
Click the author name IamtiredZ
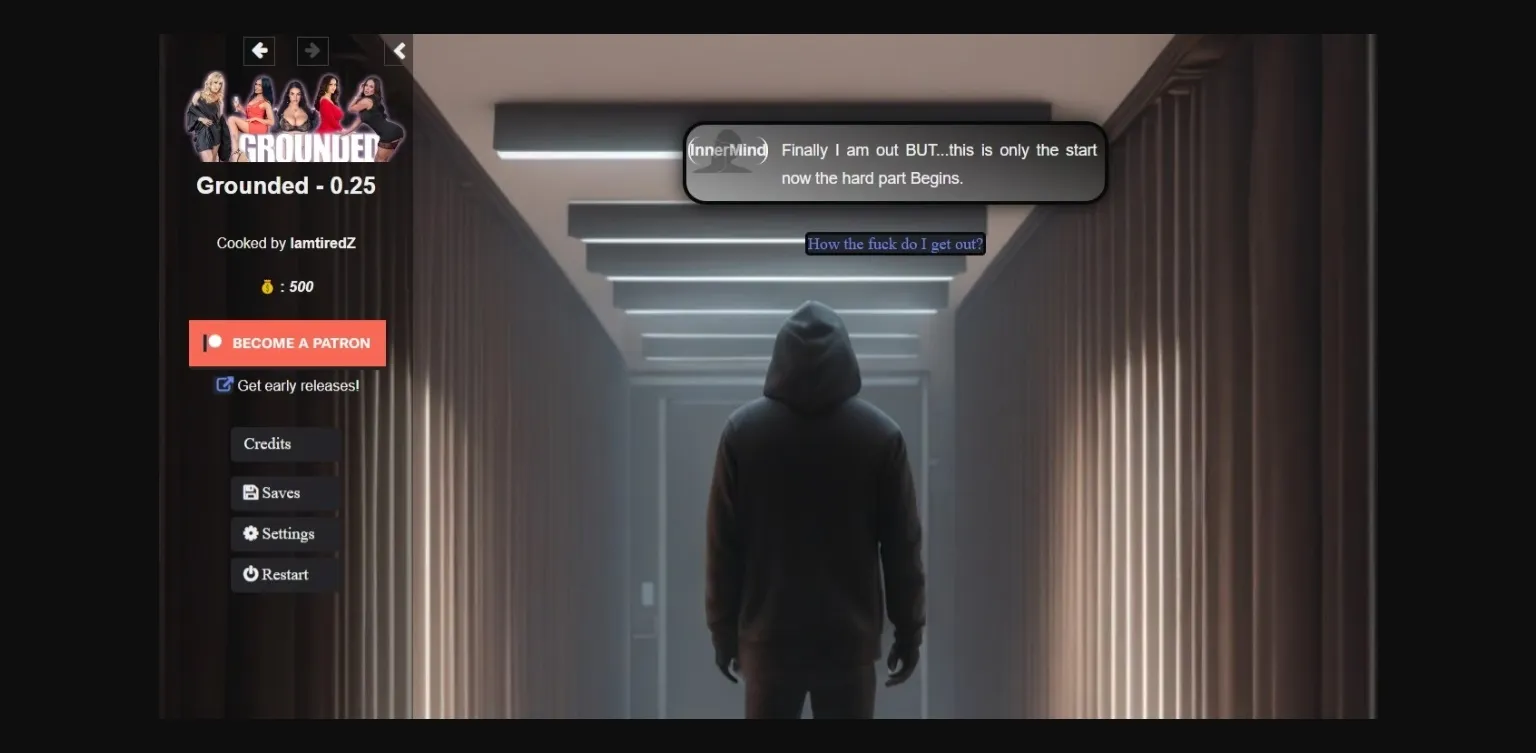(322, 242)
